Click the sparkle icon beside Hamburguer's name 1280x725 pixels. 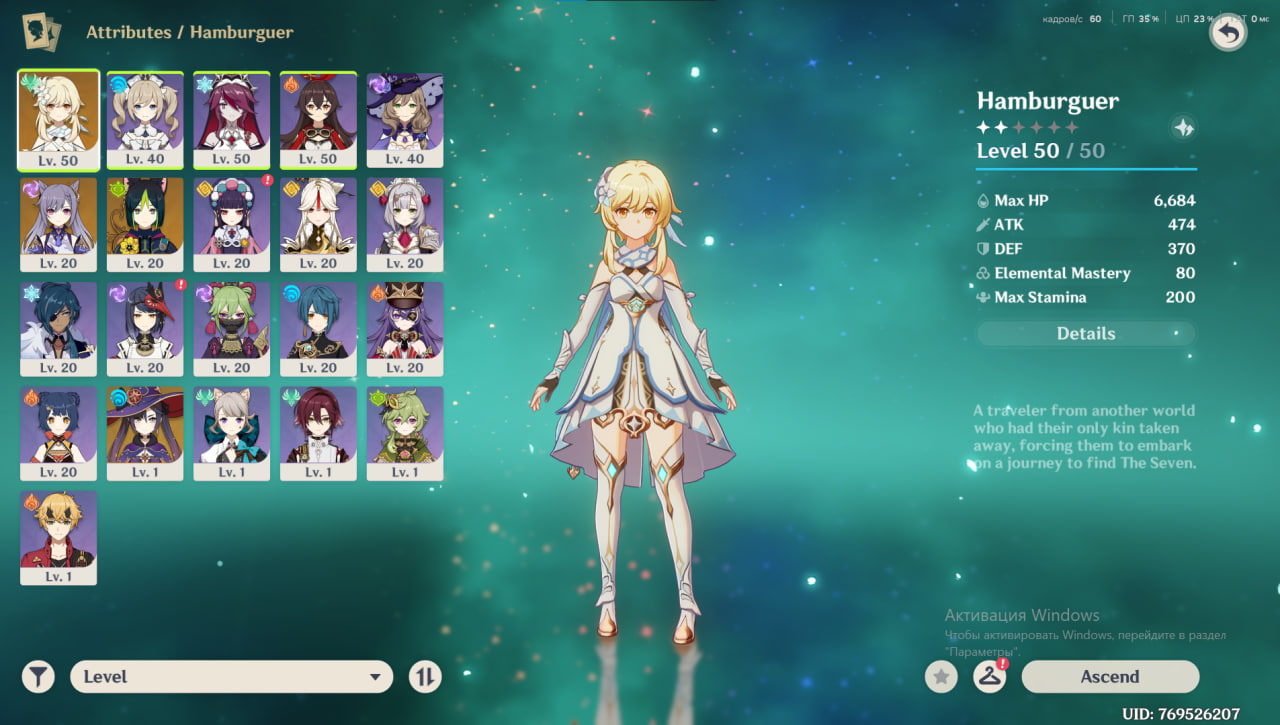1183,128
